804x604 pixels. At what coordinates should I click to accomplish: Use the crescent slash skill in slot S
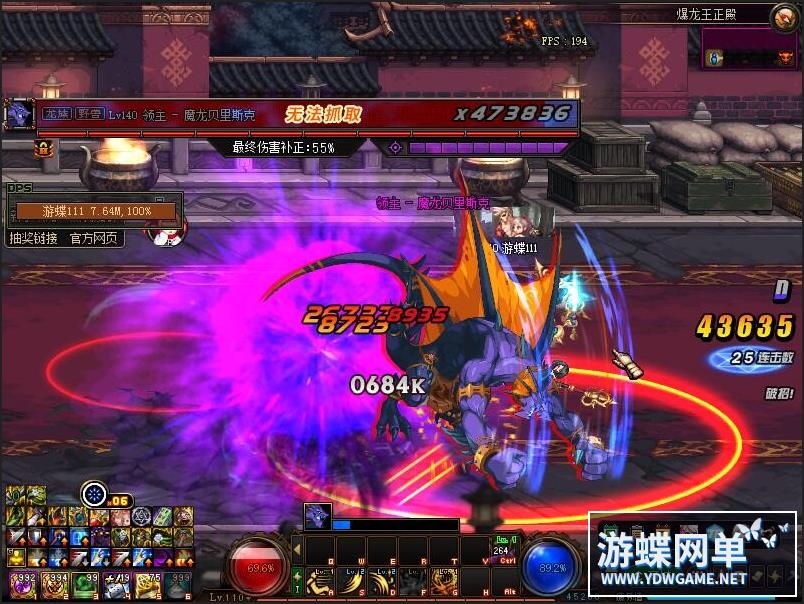tap(353, 581)
